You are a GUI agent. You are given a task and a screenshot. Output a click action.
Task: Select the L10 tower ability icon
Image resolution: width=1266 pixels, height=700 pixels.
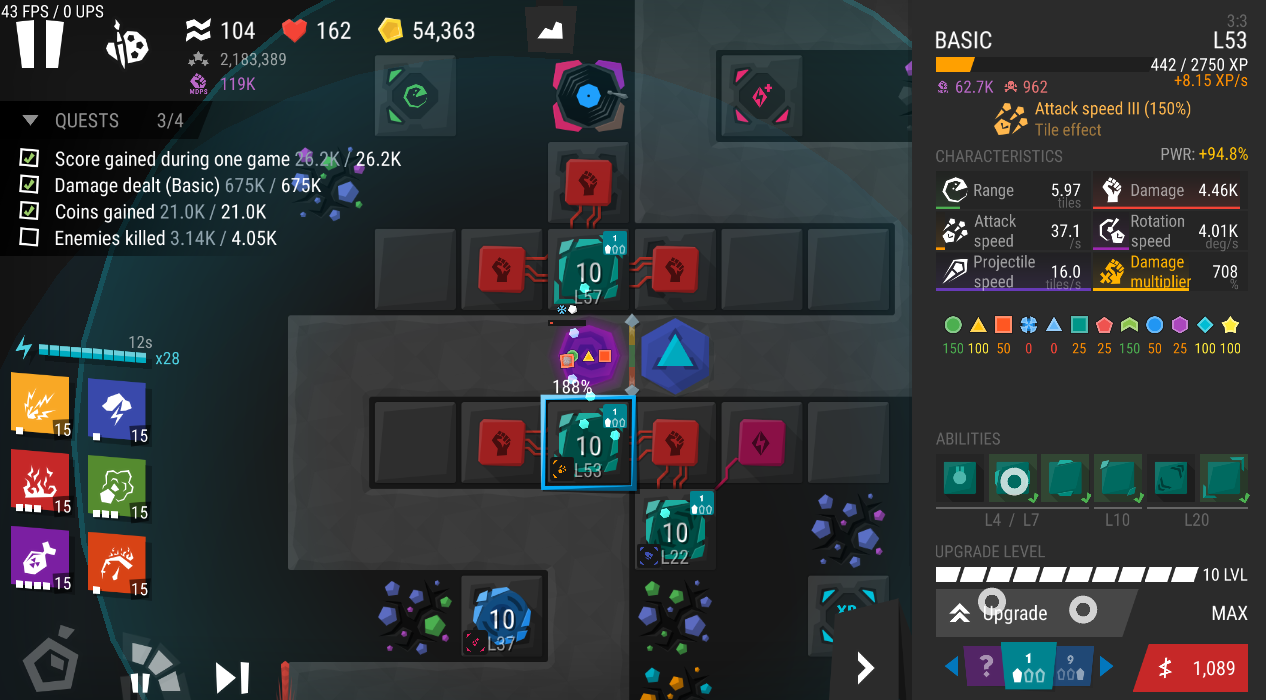(x=1118, y=479)
